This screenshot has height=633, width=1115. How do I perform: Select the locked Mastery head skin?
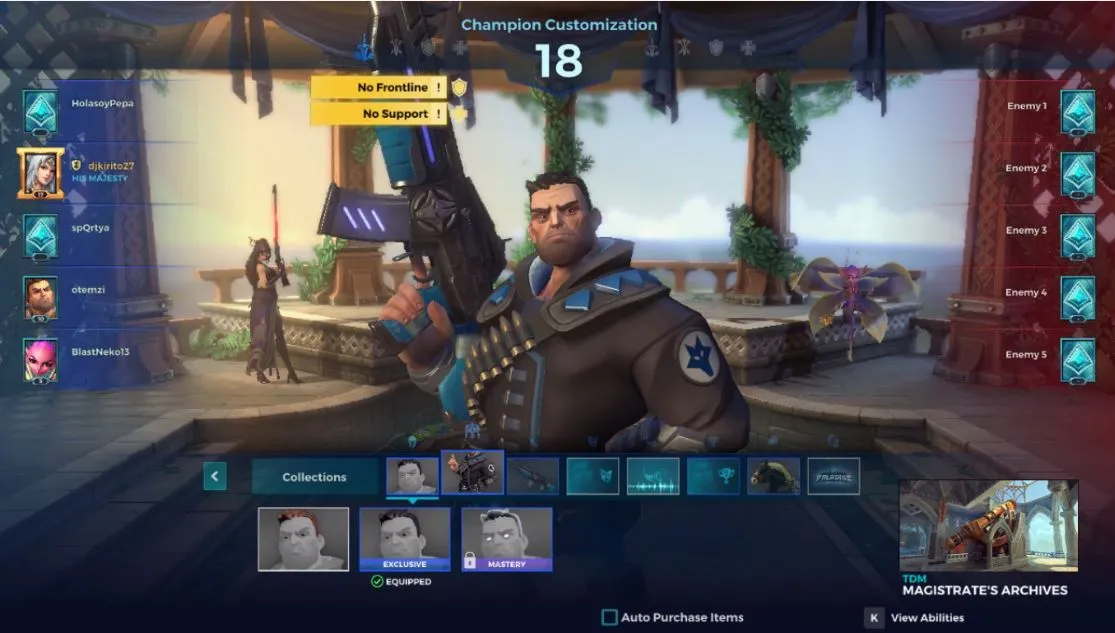[506, 539]
